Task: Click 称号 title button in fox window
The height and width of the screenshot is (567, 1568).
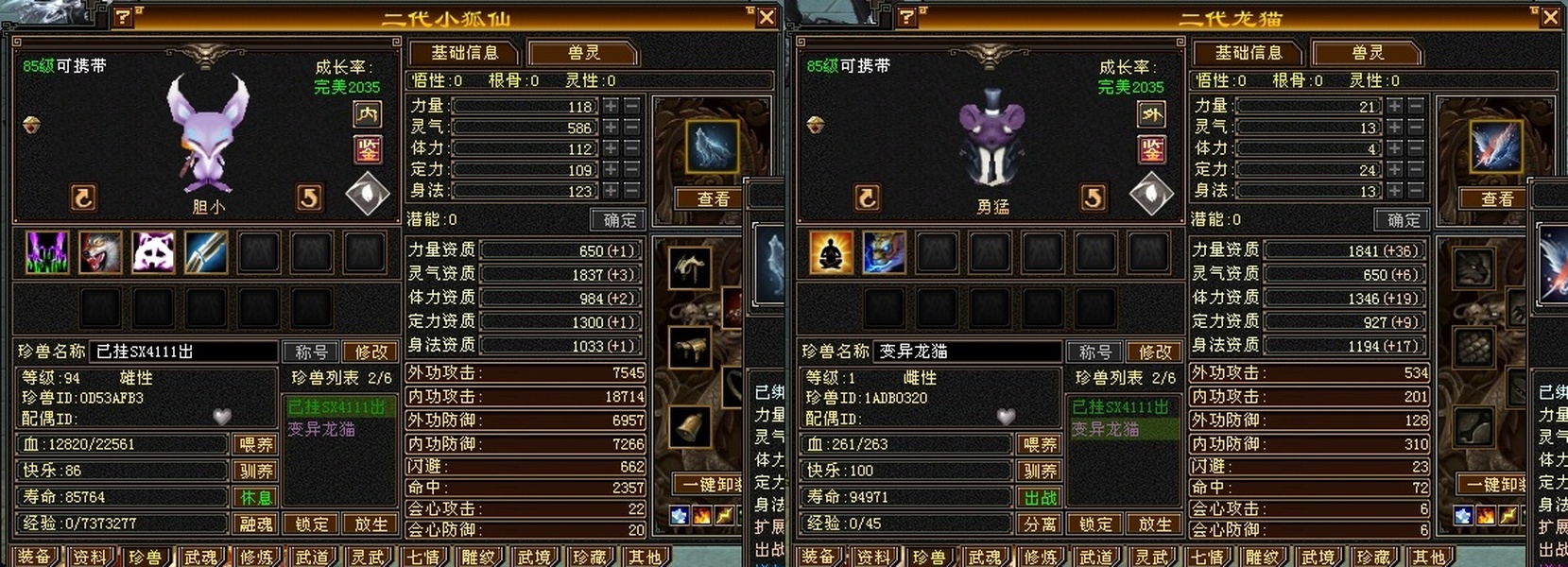Action: [311, 352]
